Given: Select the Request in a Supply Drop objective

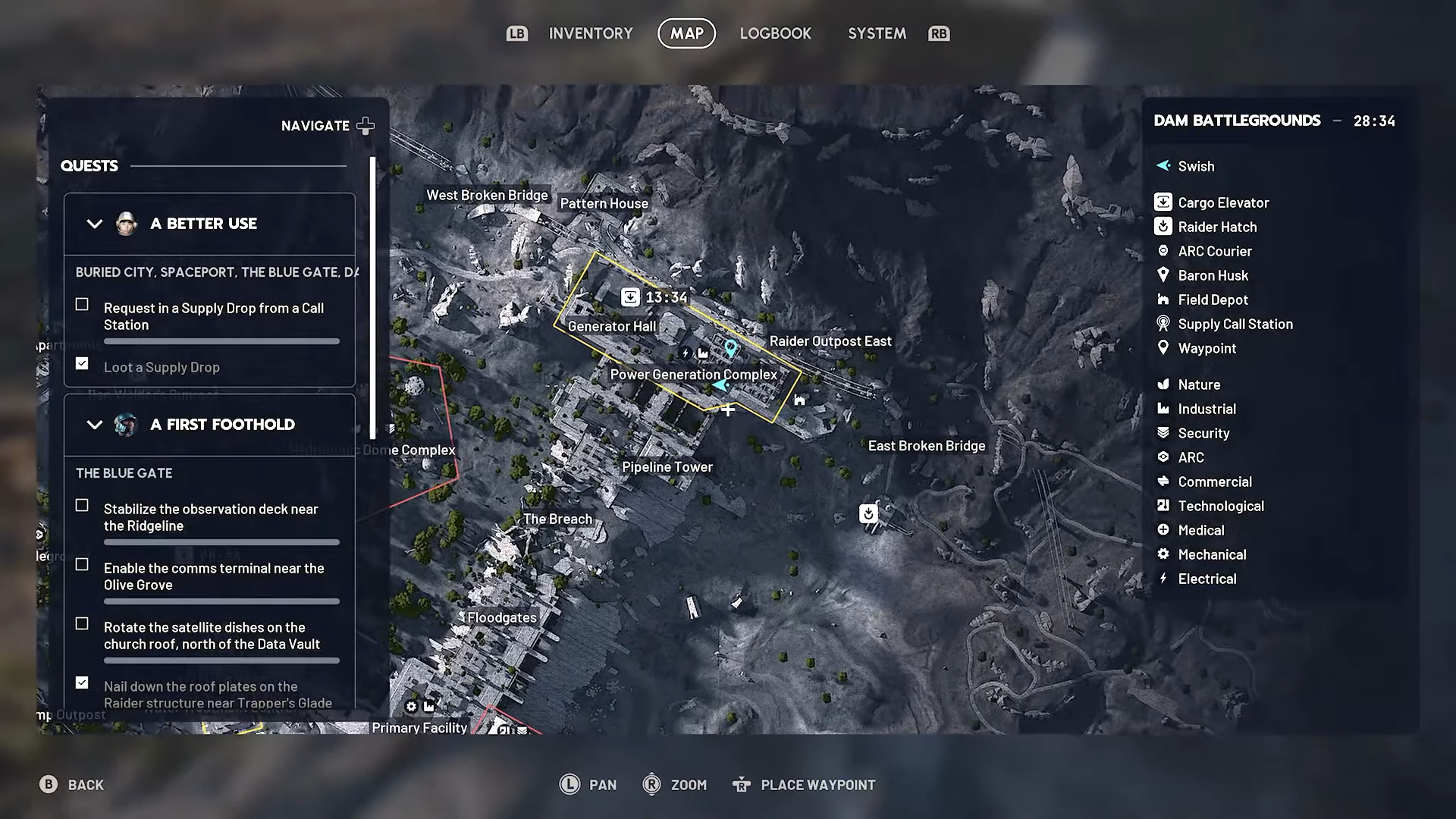Looking at the screenshot, I should [x=213, y=316].
